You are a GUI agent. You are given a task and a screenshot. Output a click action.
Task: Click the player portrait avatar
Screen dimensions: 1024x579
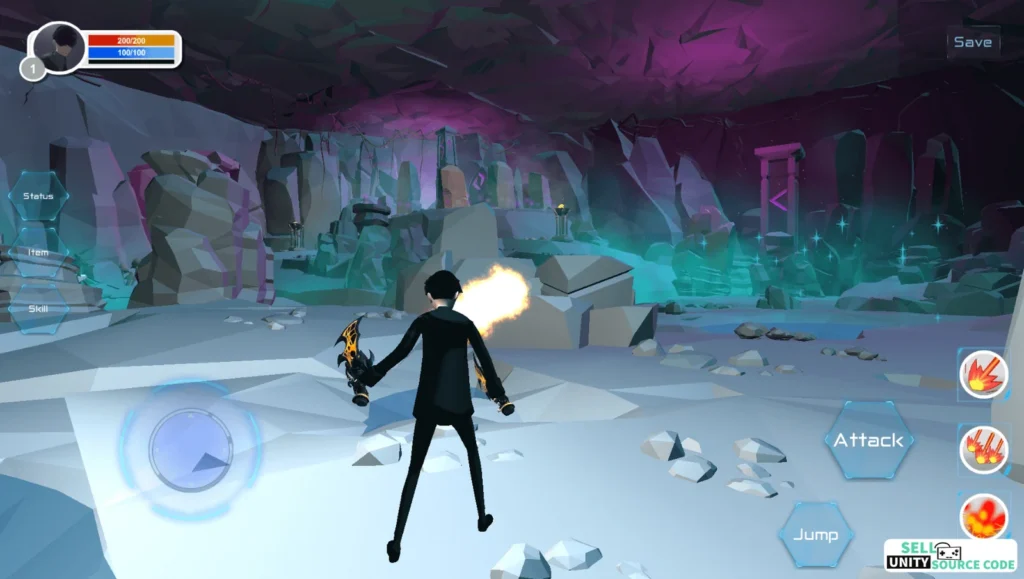59,47
